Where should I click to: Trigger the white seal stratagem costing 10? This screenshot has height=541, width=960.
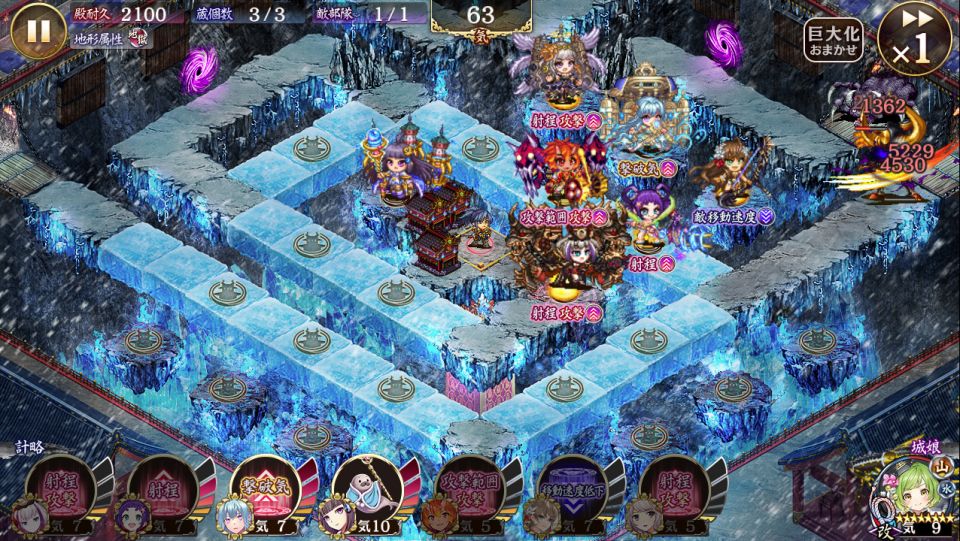point(366,492)
